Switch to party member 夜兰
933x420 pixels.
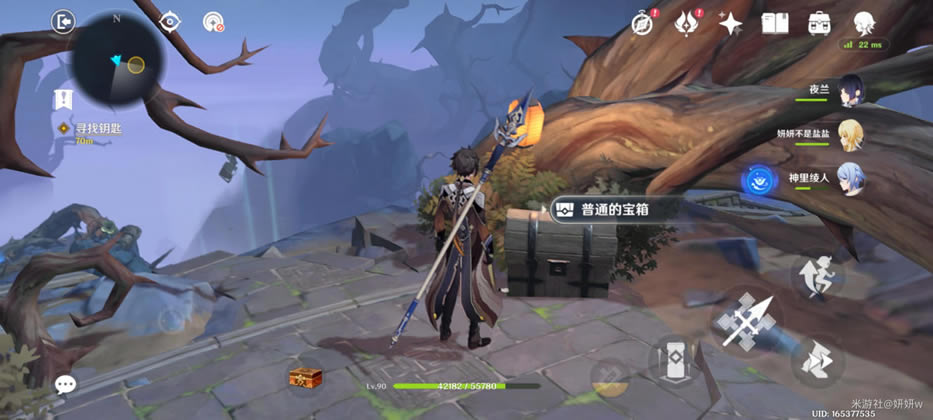tap(850, 89)
